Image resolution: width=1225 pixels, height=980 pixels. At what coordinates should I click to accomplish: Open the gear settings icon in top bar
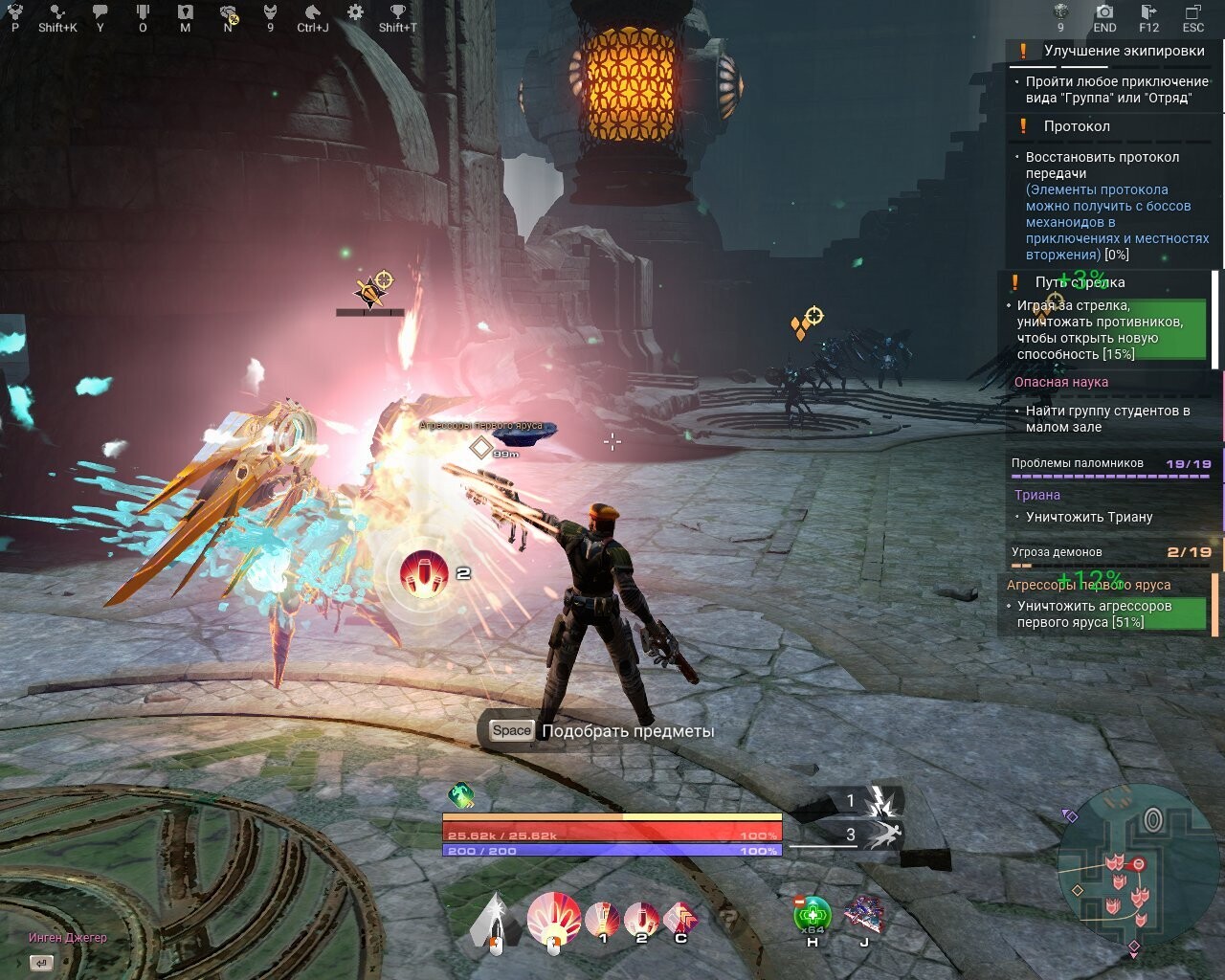(355, 12)
